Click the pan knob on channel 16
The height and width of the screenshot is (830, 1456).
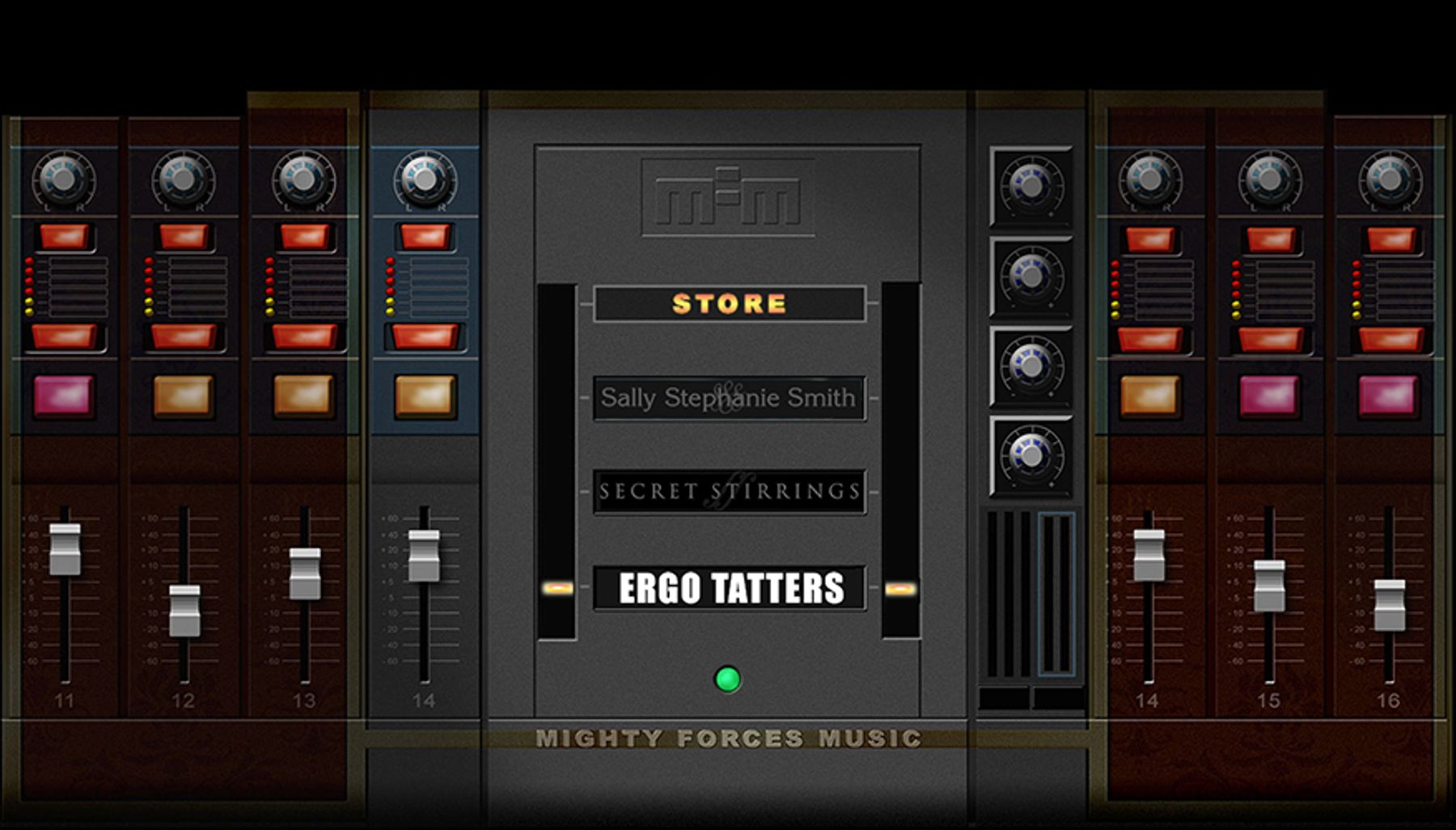1390,180
